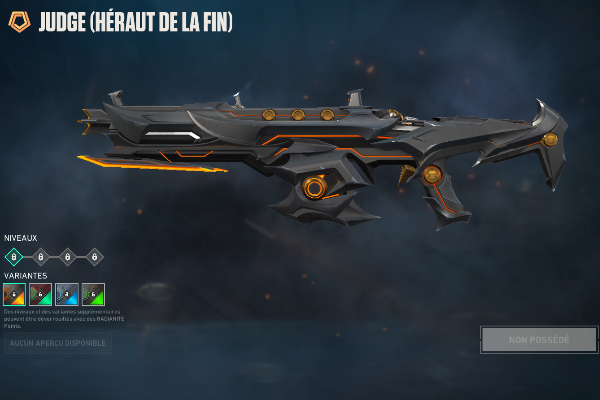Click the Aucun Aperçu Disponible button
This screenshot has width=600, height=400.
(57, 343)
